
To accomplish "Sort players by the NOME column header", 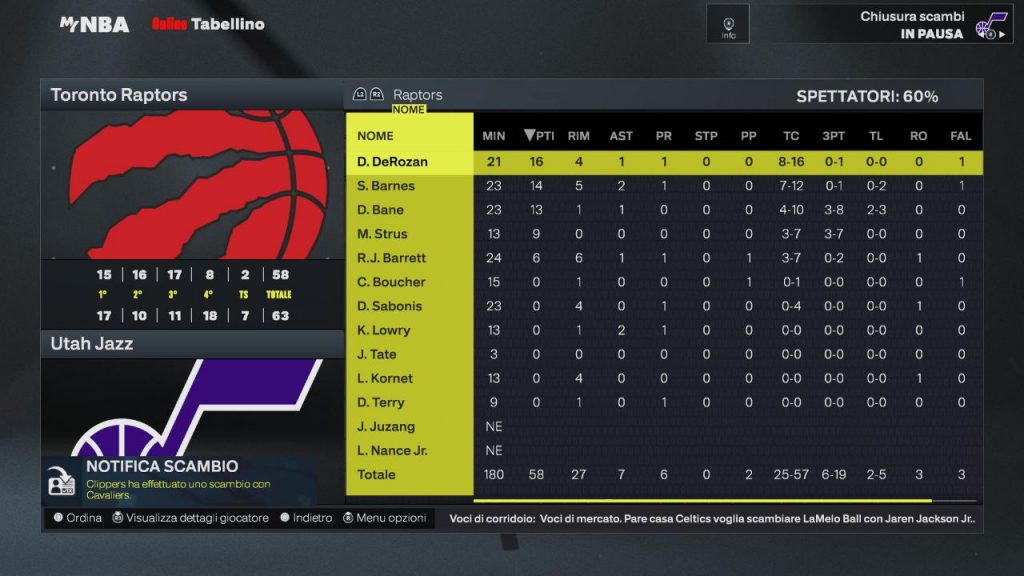I will (376, 136).
